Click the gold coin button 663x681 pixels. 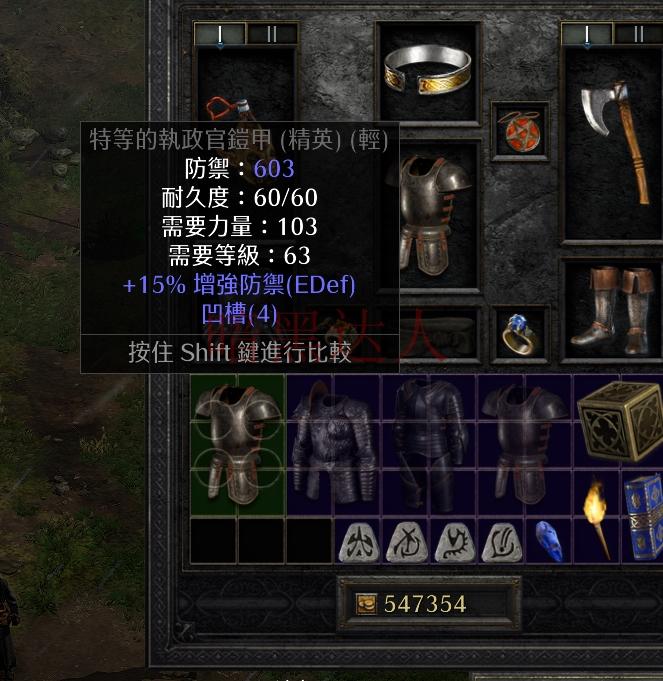[x=367, y=604]
